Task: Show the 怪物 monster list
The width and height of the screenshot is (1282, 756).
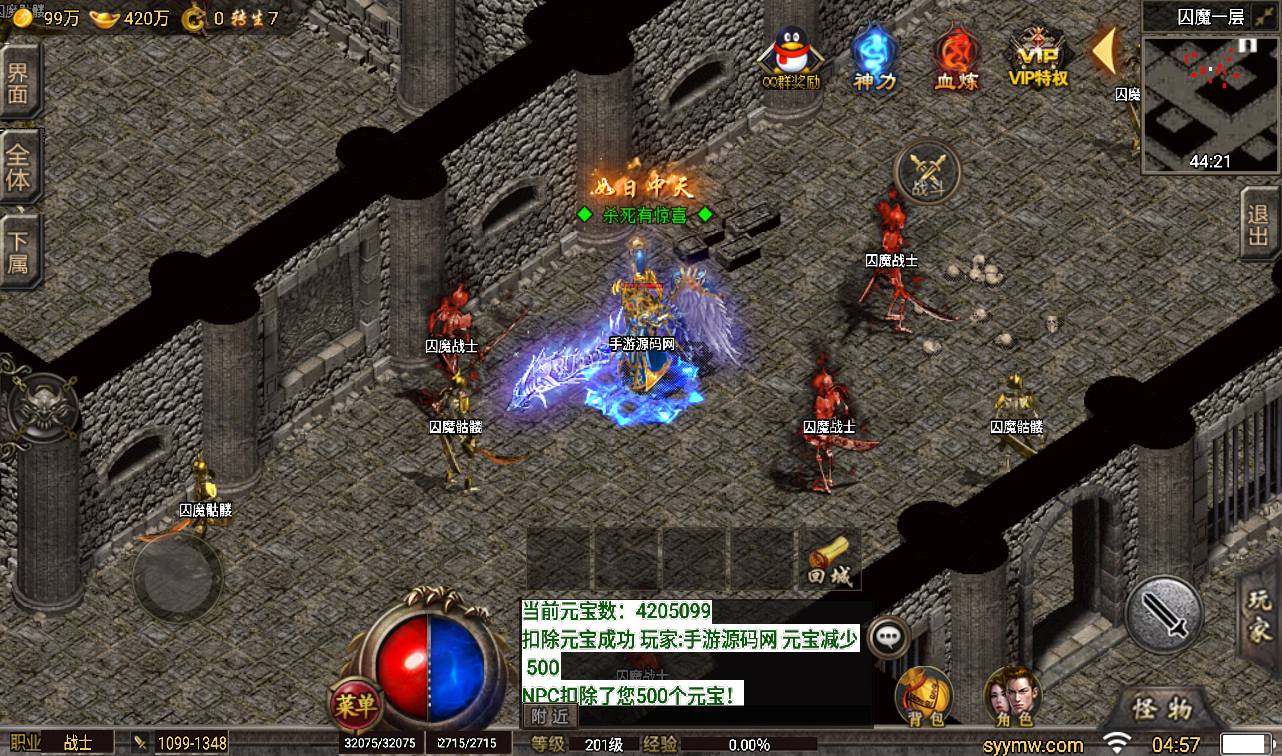Action: click(x=1162, y=710)
